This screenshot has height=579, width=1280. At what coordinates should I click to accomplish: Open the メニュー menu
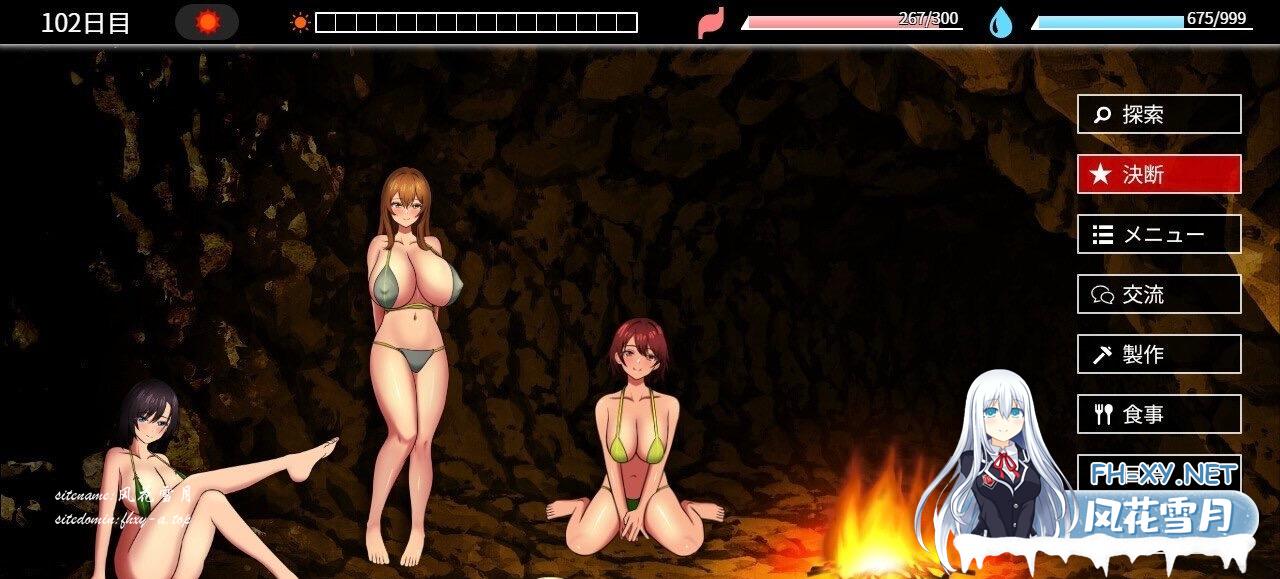point(1159,234)
